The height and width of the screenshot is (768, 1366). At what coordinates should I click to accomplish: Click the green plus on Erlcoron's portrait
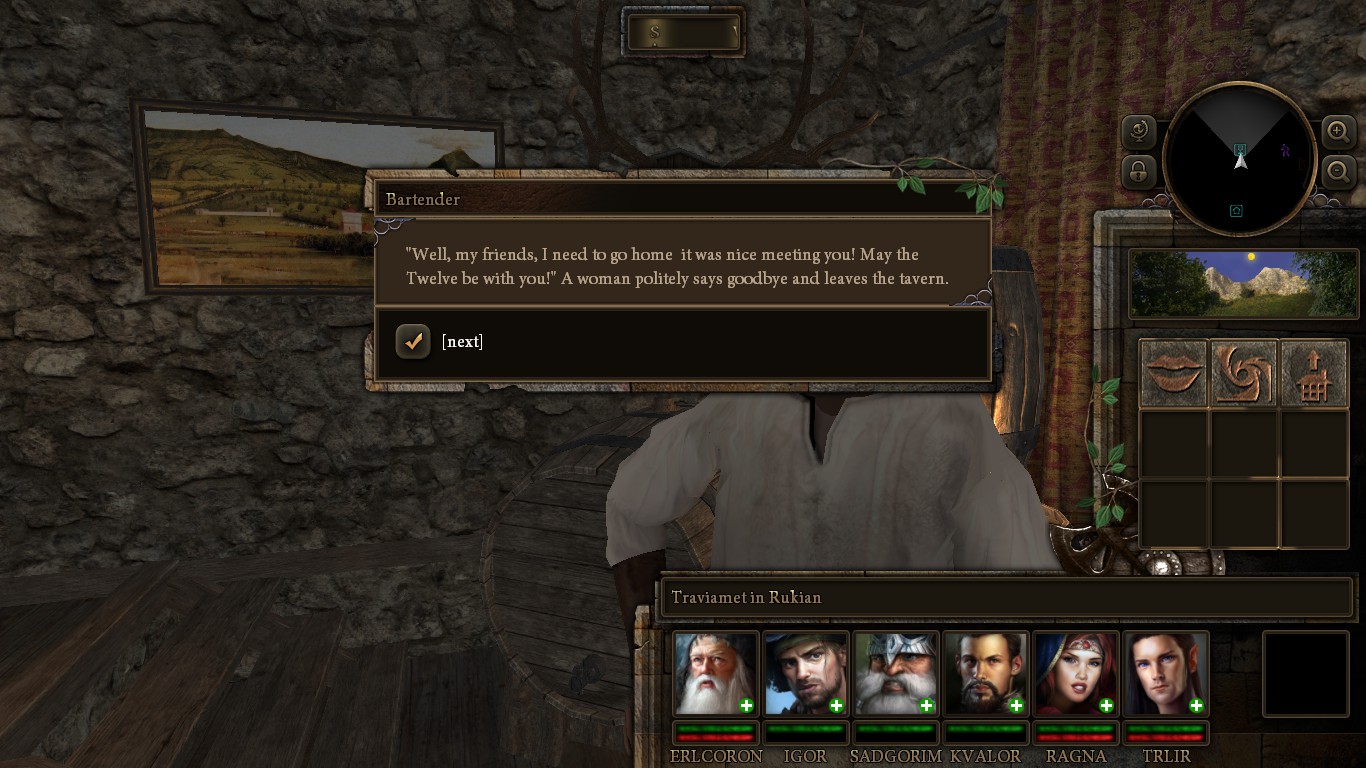[x=746, y=706]
